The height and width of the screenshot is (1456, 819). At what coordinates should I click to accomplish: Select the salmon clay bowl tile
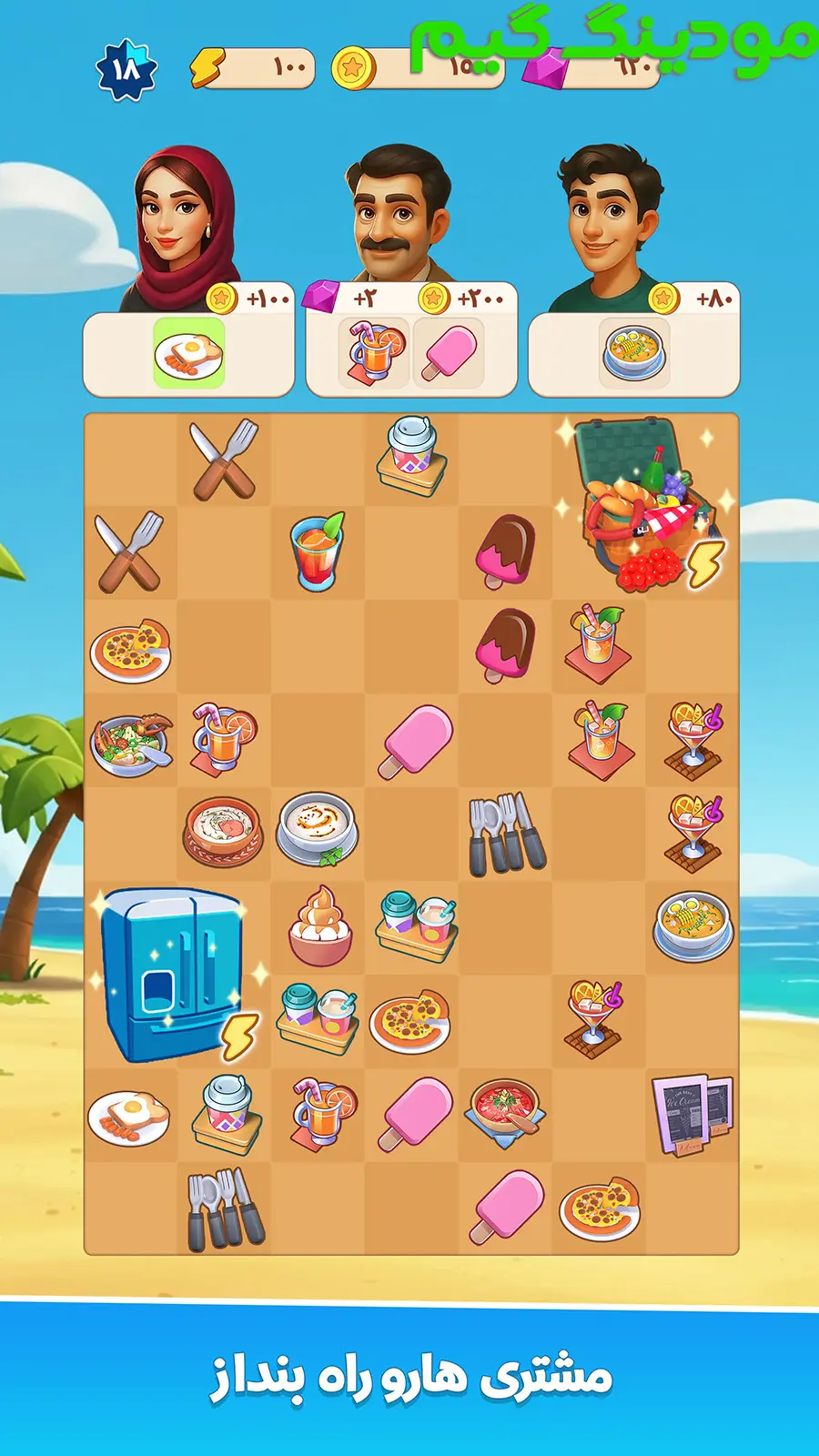(x=224, y=831)
